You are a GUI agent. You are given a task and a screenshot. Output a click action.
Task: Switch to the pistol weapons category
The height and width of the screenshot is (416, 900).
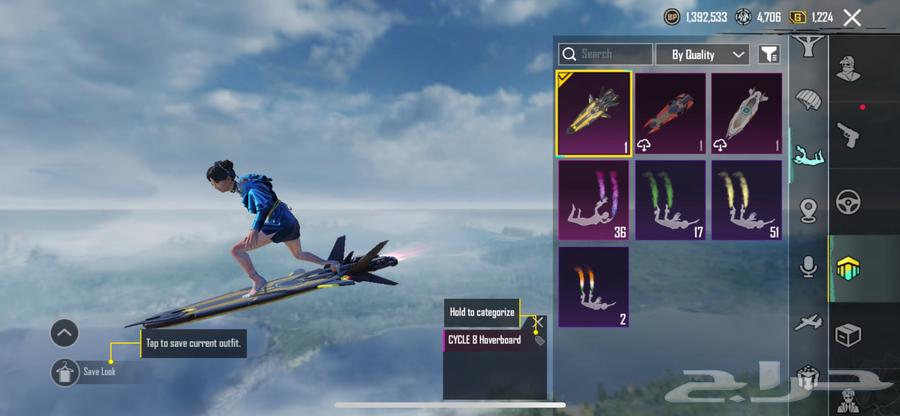(x=848, y=134)
